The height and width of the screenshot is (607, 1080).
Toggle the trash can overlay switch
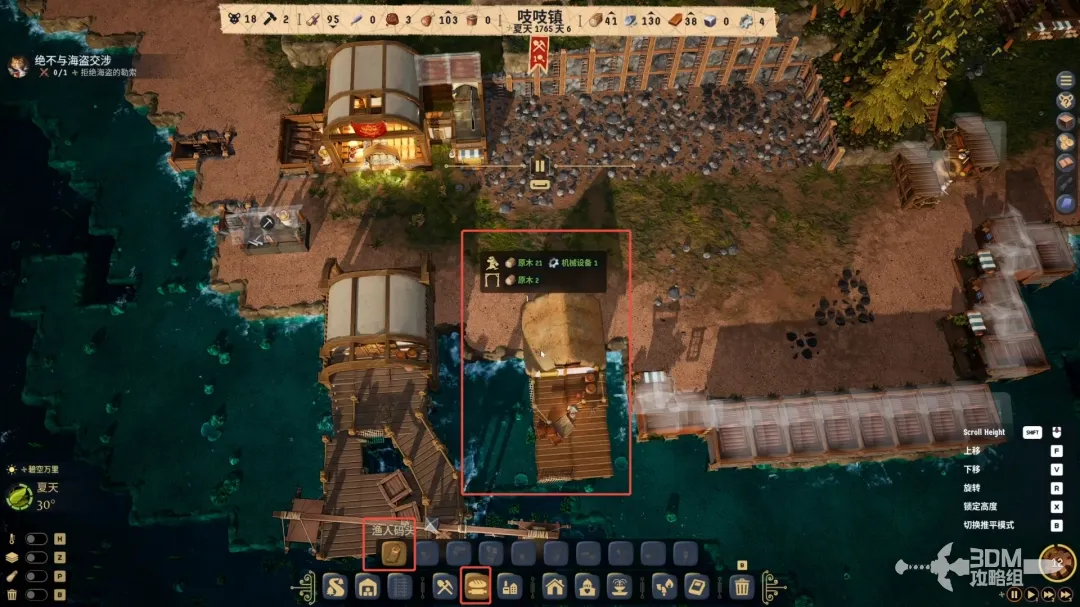[x=36, y=595]
